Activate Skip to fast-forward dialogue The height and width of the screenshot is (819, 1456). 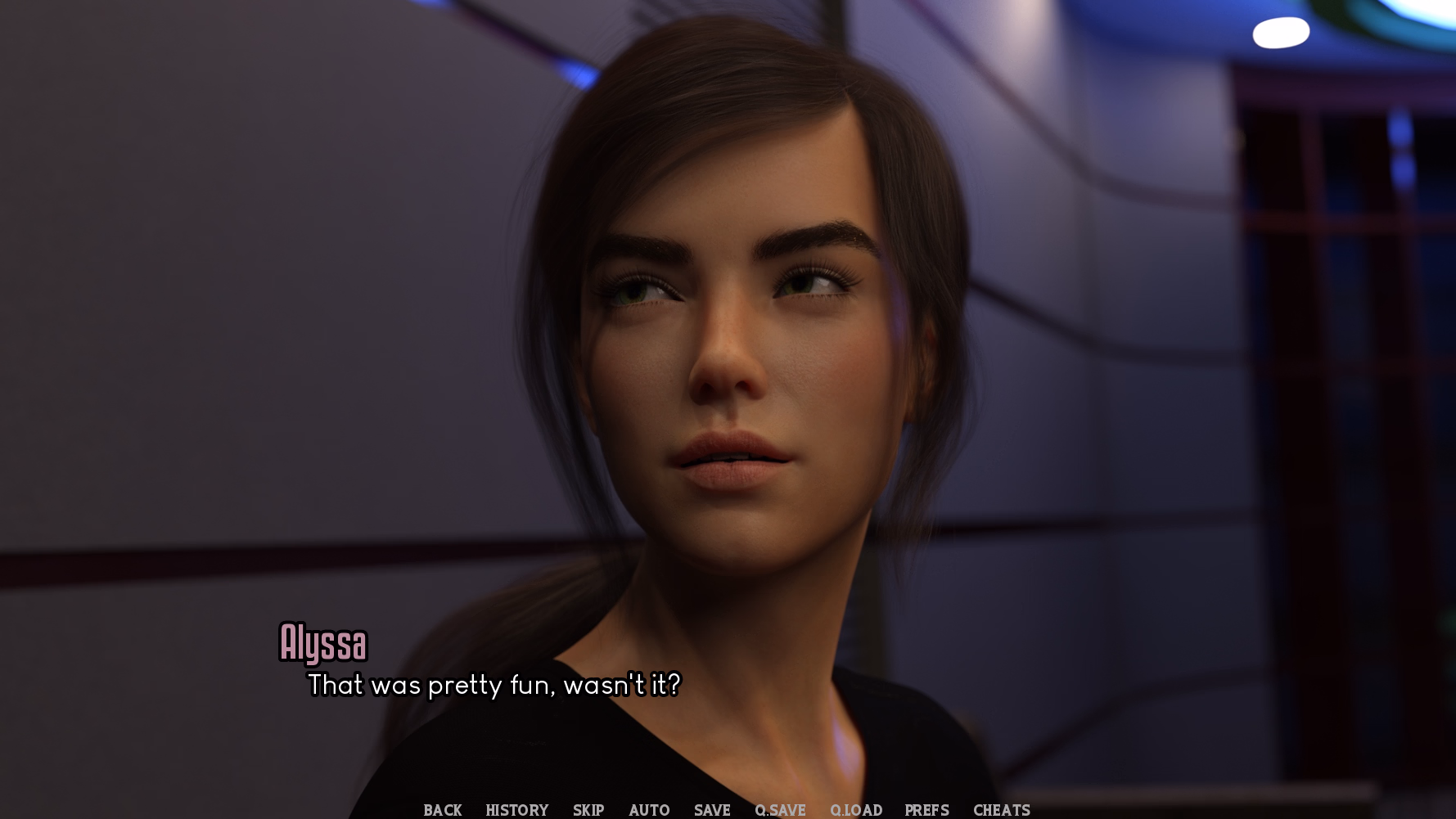click(x=588, y=810)
